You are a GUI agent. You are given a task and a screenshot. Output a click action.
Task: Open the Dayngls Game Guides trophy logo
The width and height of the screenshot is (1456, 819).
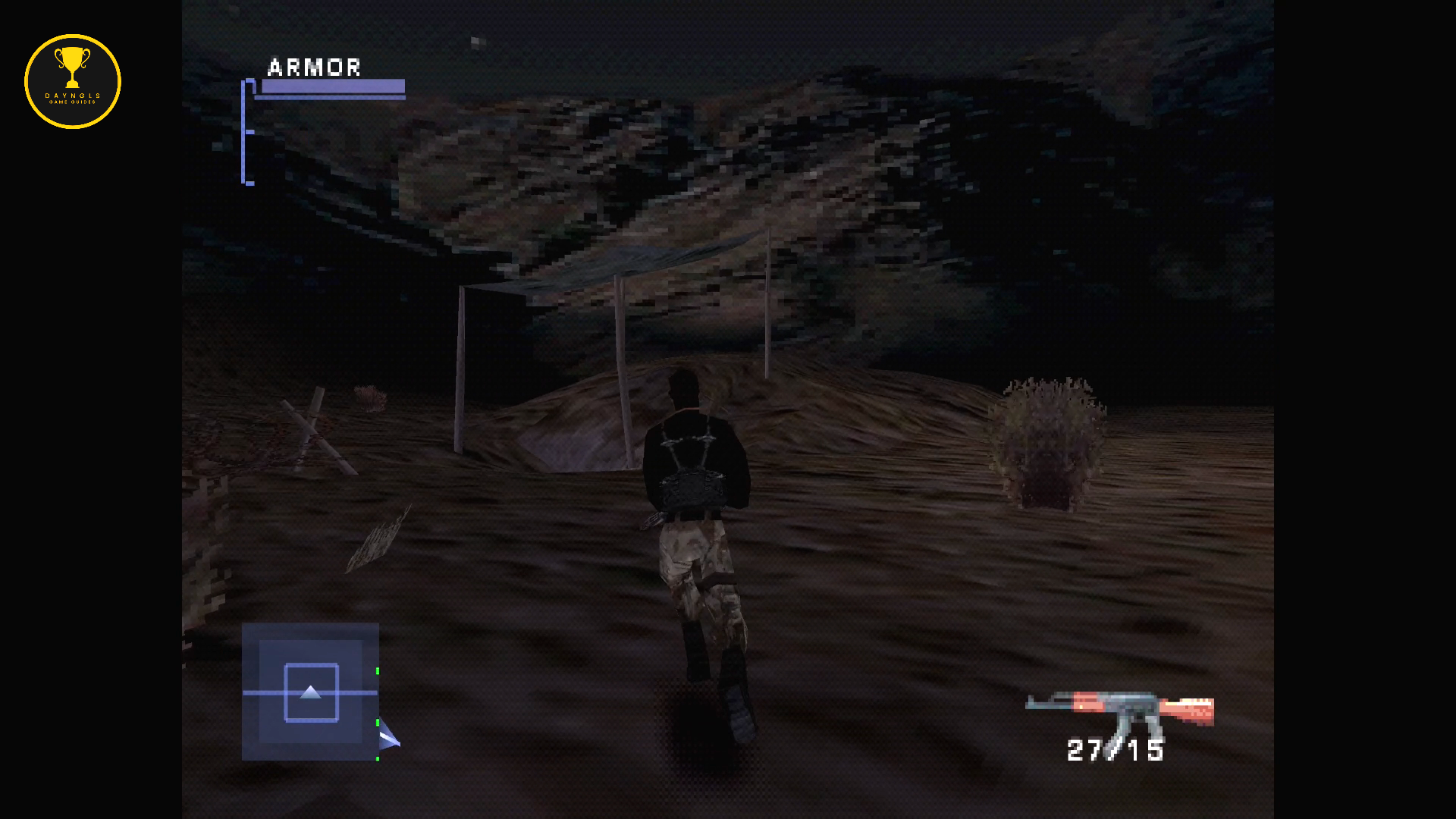coord(73,81)
